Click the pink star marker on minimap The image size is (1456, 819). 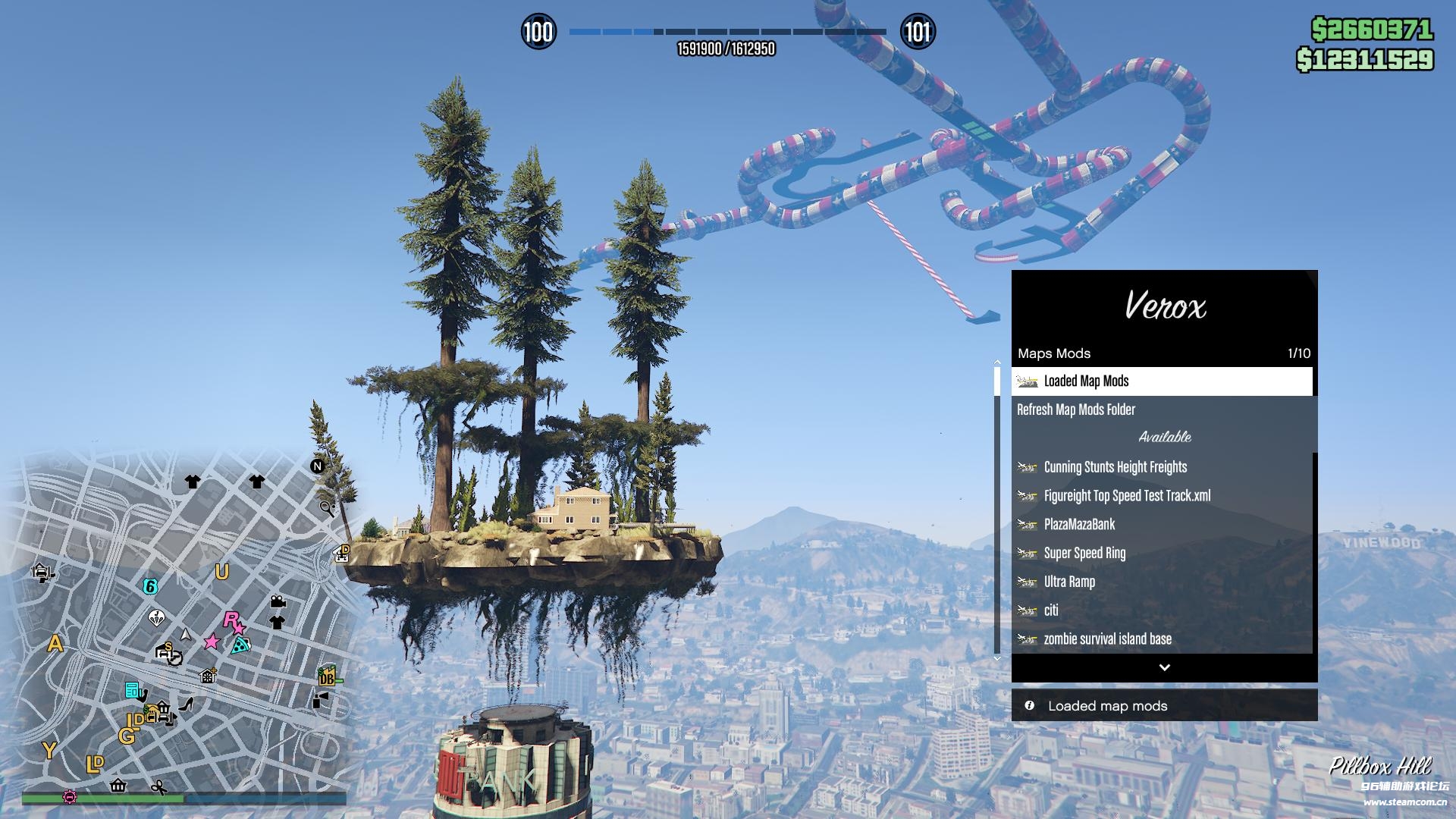click(212, 642)
